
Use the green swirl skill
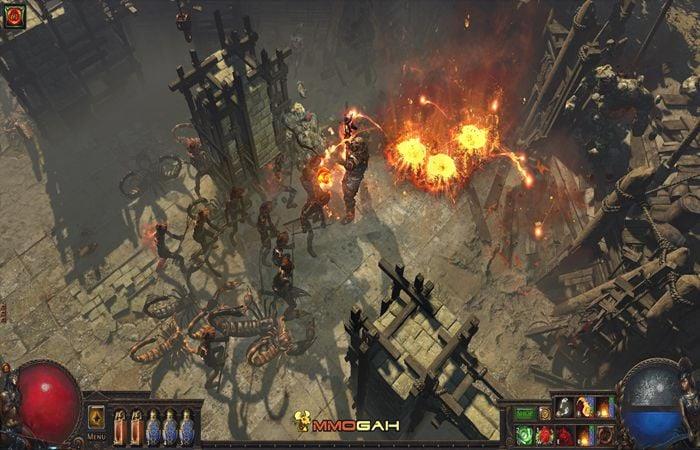pos(524,435)
